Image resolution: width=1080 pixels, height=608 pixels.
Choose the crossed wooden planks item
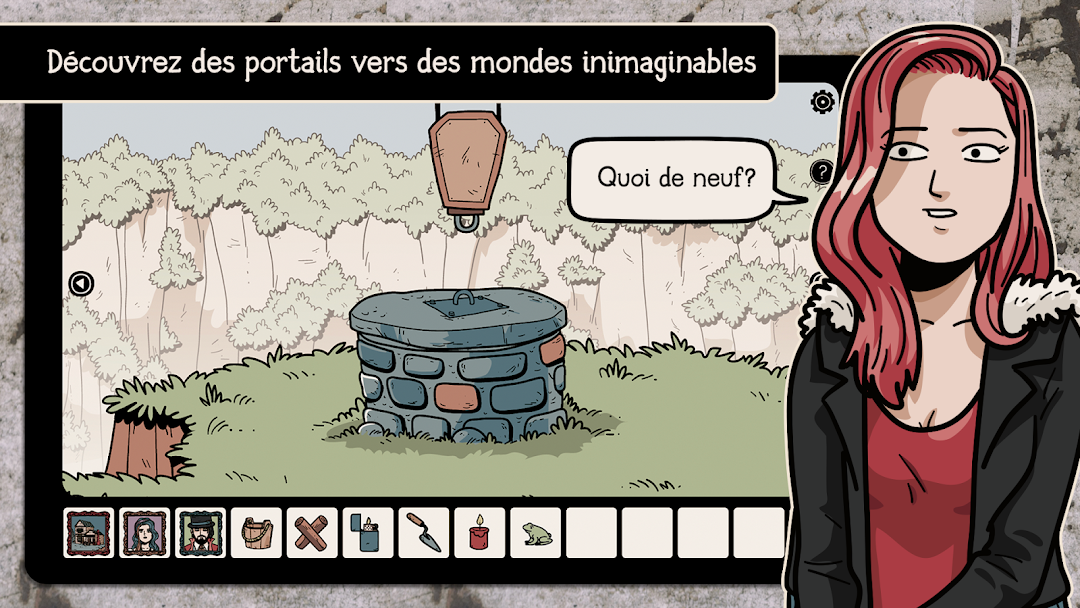coord(312,533)
